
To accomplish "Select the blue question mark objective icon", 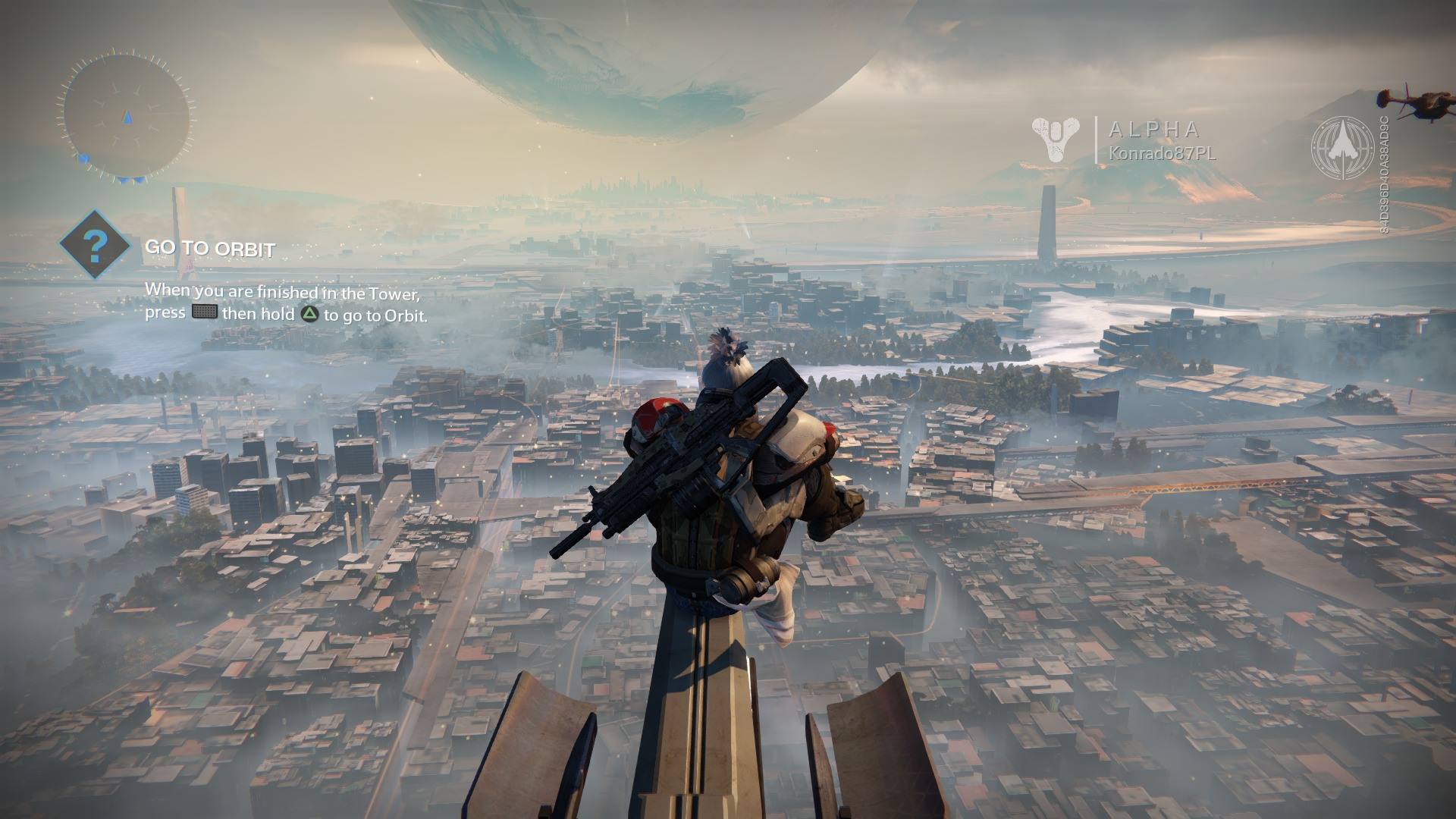I will coord(95,244).
